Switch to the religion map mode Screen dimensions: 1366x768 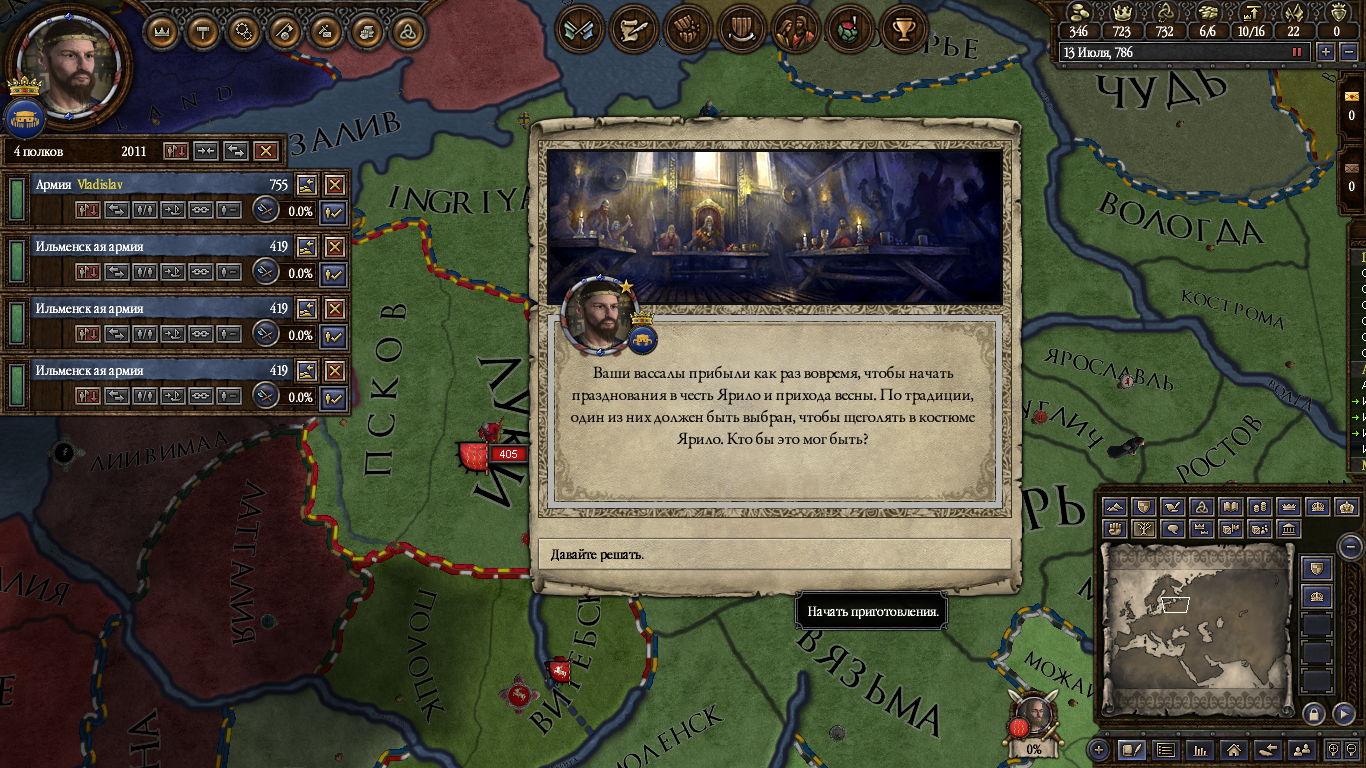click(x=1202, y=507)
